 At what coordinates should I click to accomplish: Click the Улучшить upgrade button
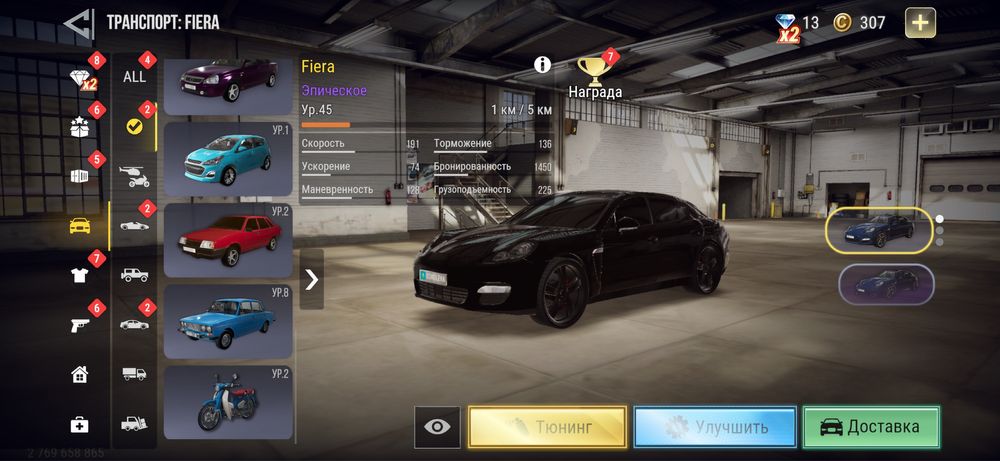(x=715, y=427)
